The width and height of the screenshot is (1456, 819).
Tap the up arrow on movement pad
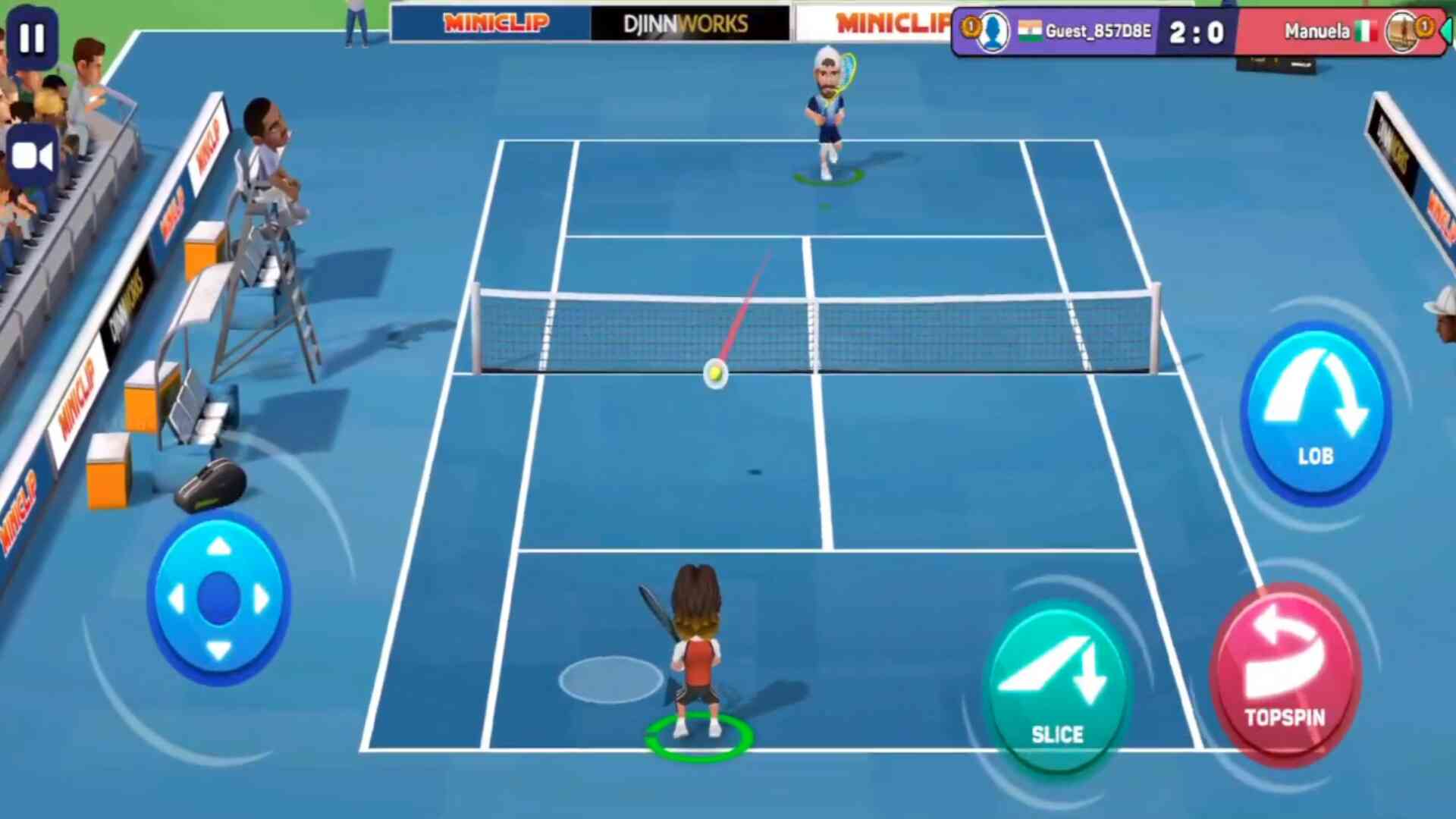[x=219, y=547]
